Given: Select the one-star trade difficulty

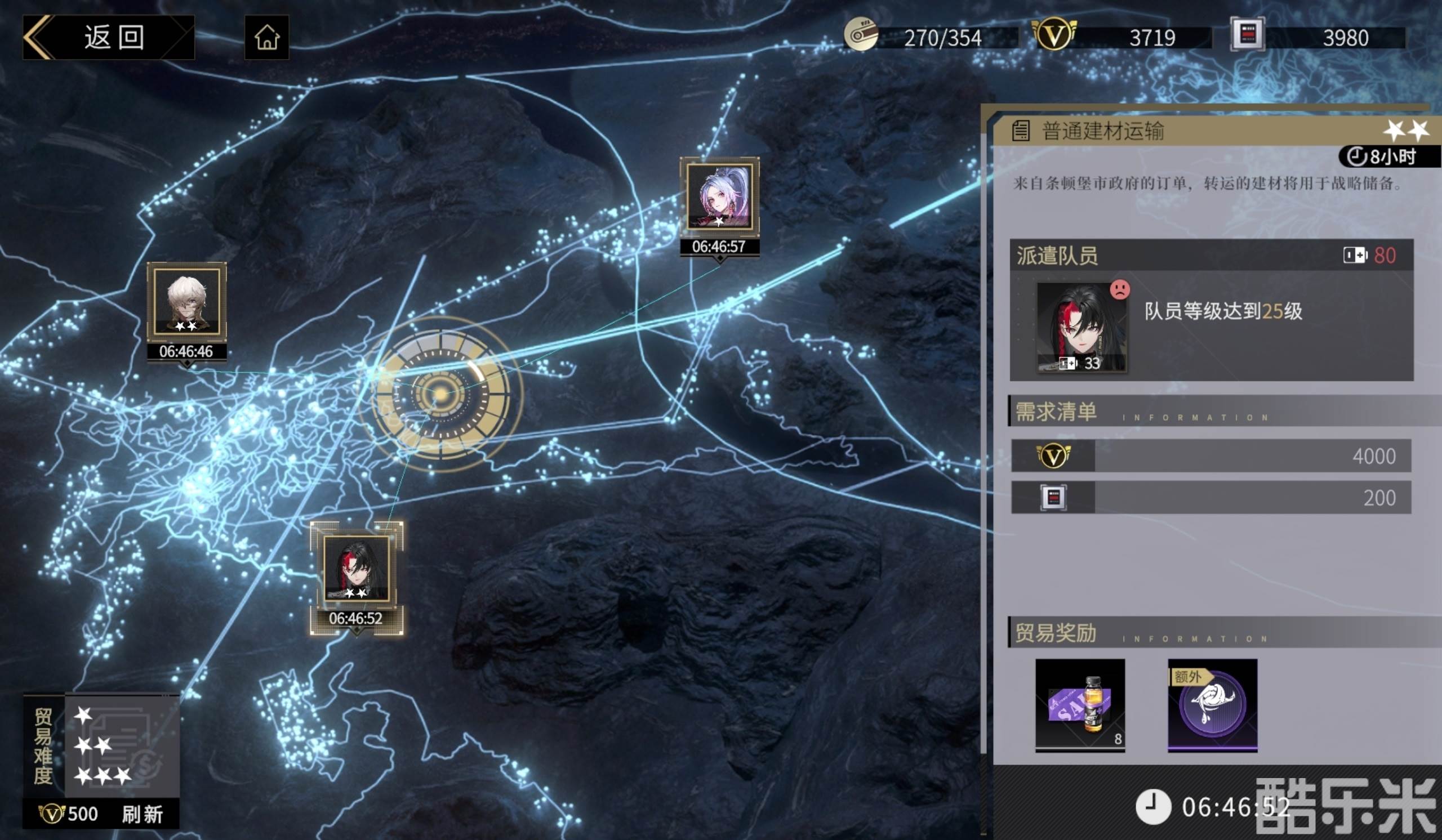Looking at the screenshot, I should [x=83, y=716].
